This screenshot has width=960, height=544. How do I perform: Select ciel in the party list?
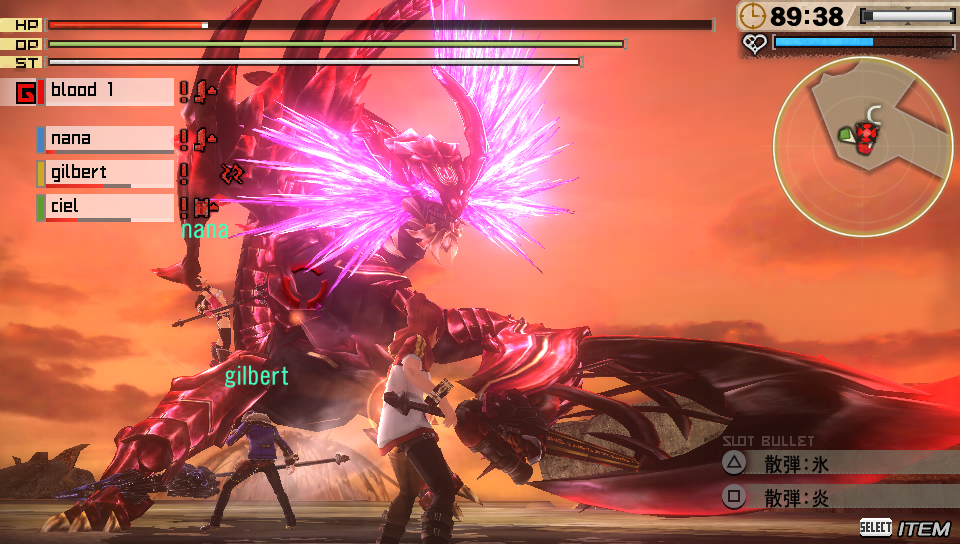click(x=108, y=207)
